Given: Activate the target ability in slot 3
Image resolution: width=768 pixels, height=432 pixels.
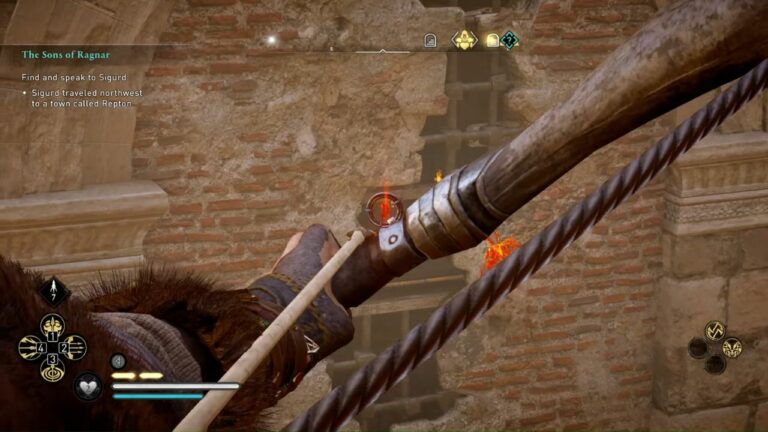Looking at the screenshot, I should tap(52, 369).
